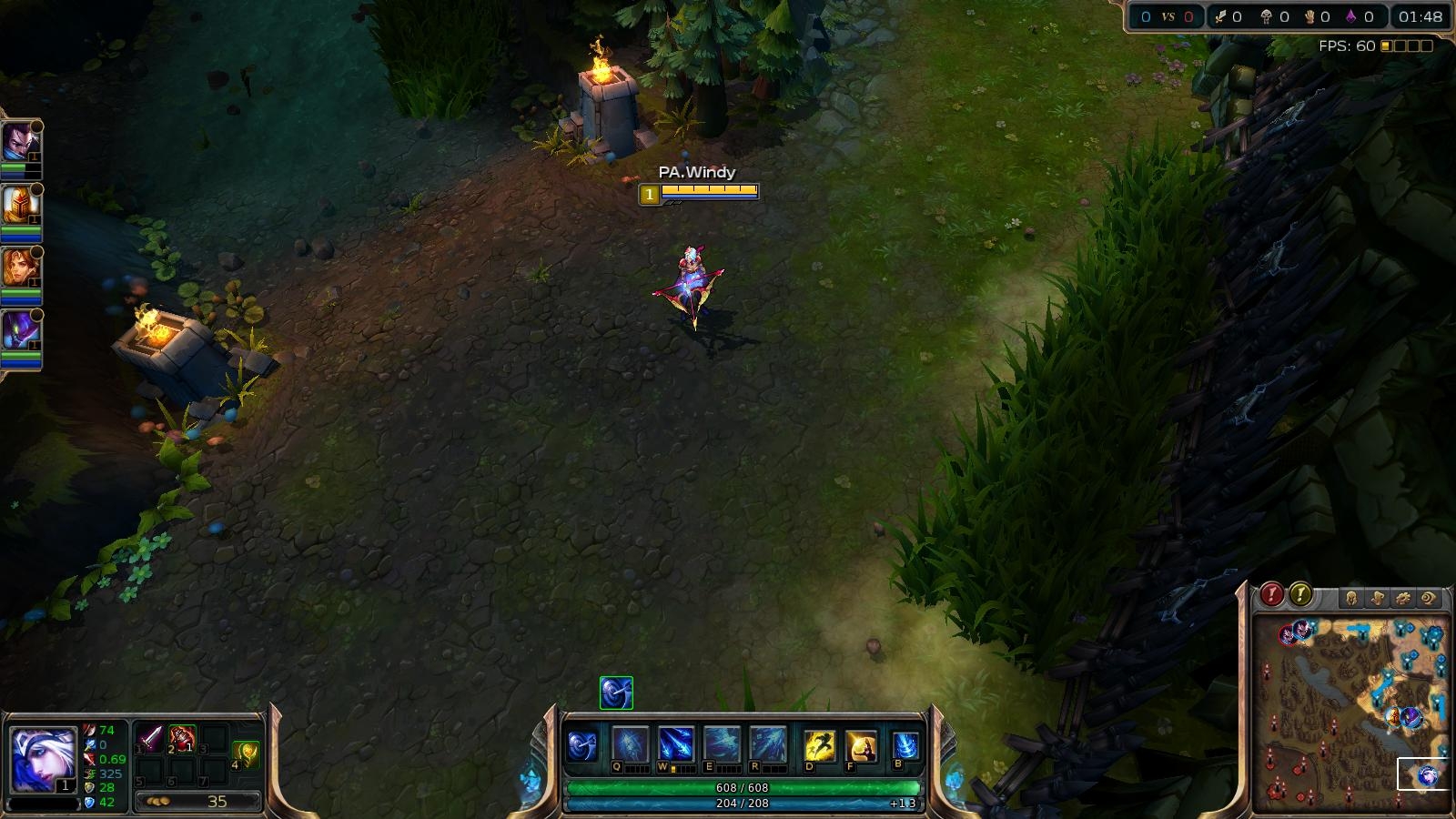Click the red alert ping button

pos(1271,595)
